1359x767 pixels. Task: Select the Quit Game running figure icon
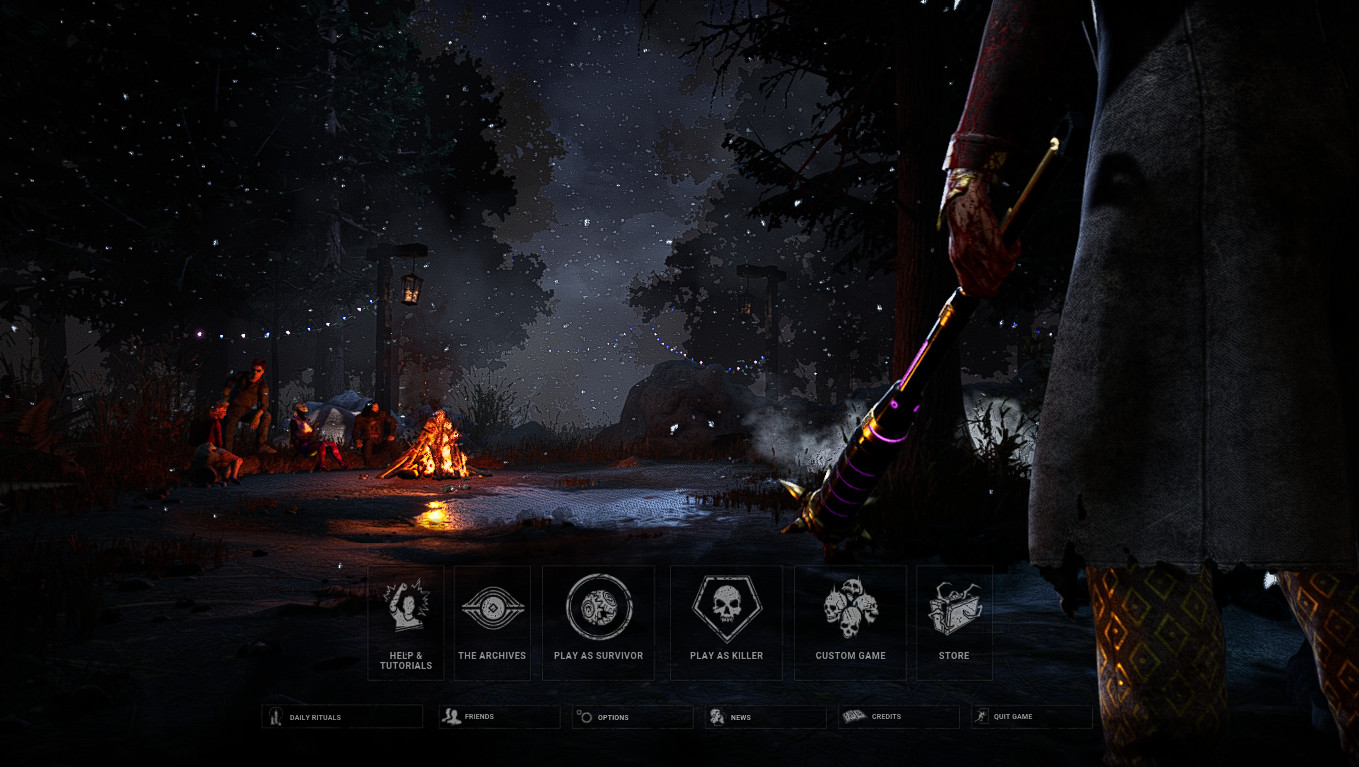coord(982,716)
